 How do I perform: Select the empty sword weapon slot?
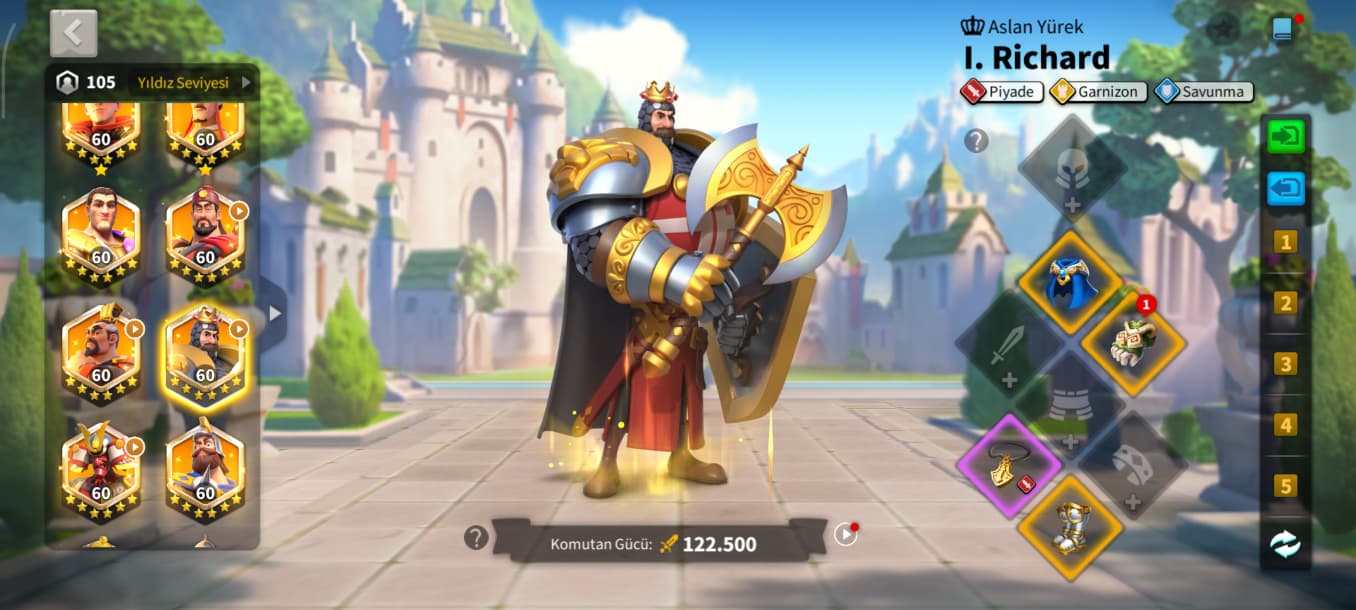1008,345
